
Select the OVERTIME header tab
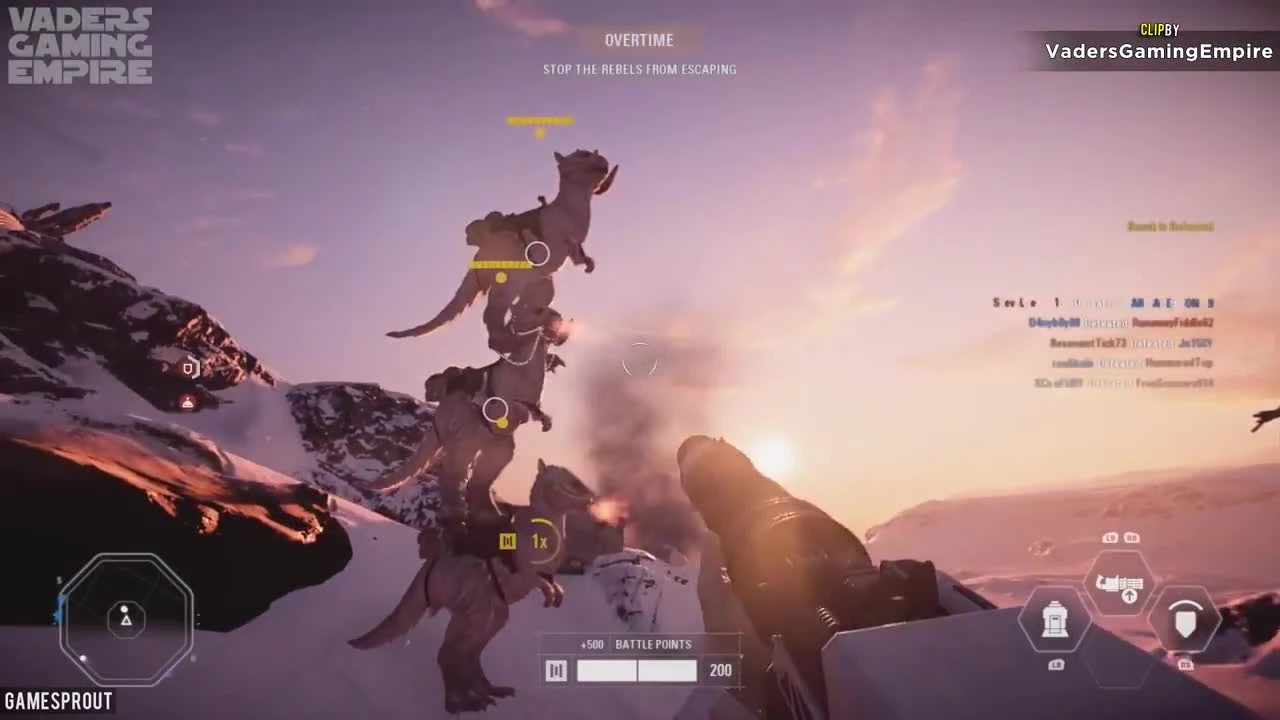[x=640, y=40]
